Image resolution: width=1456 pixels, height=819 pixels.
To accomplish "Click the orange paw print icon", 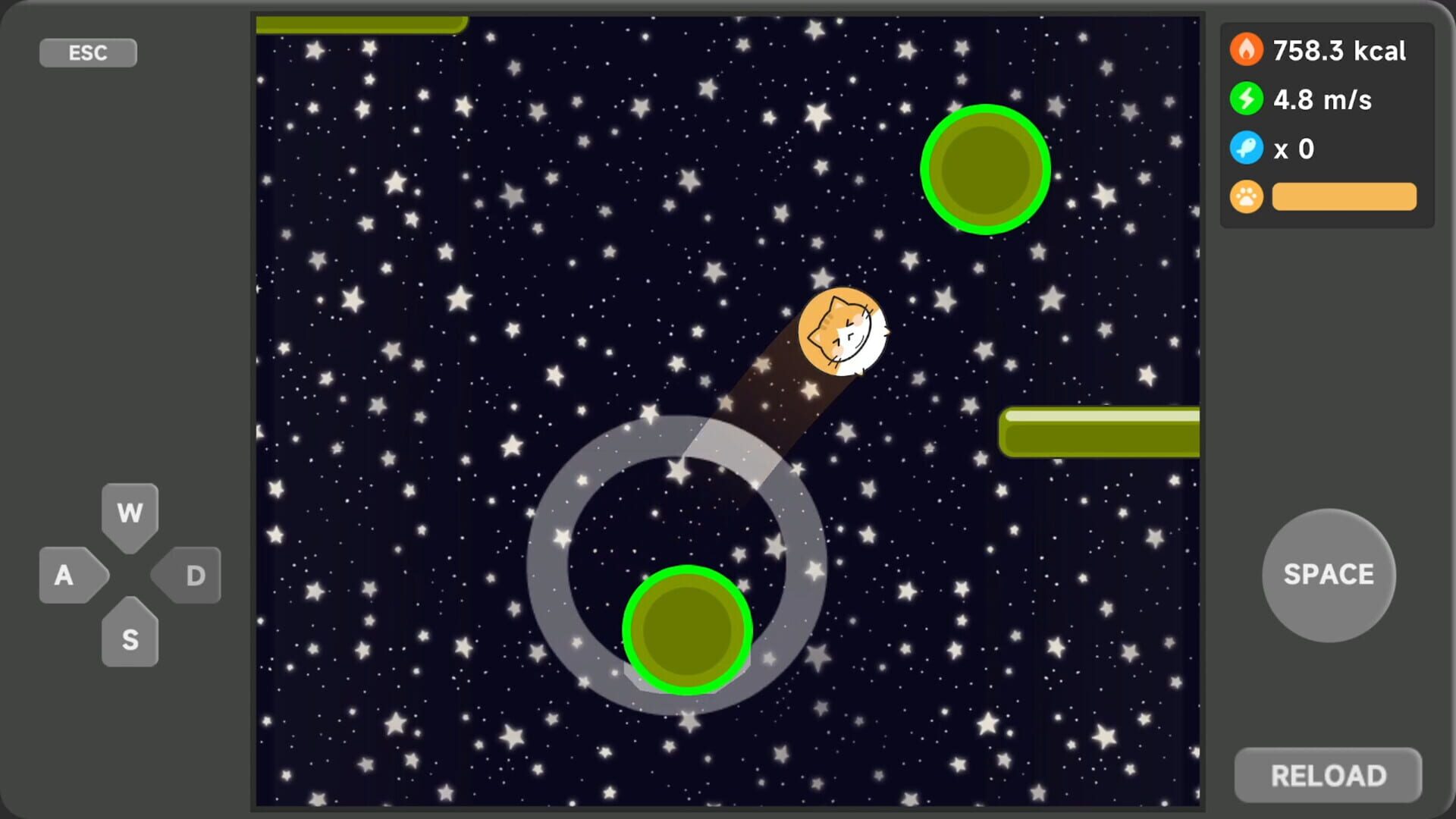I will (1246, 196).
